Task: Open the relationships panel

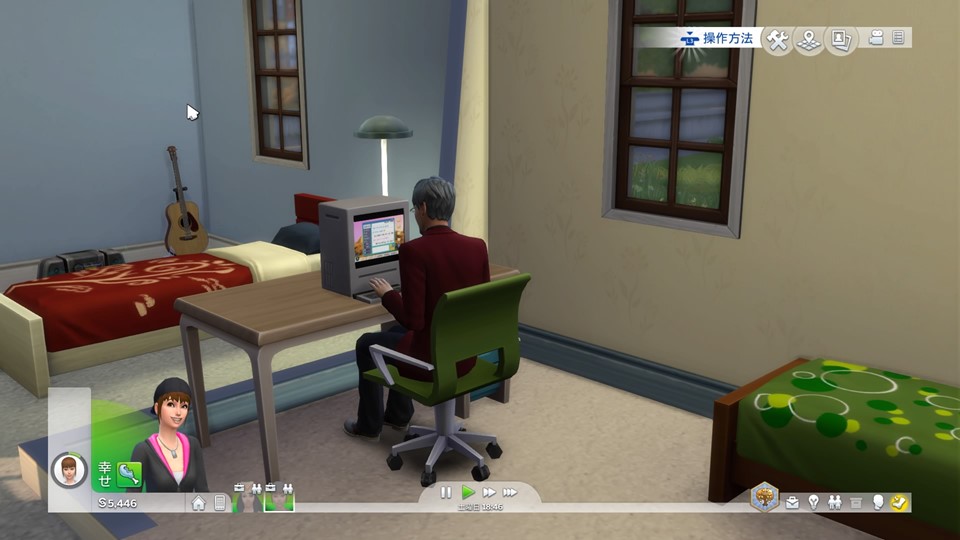Action: (x=834, y=503)
